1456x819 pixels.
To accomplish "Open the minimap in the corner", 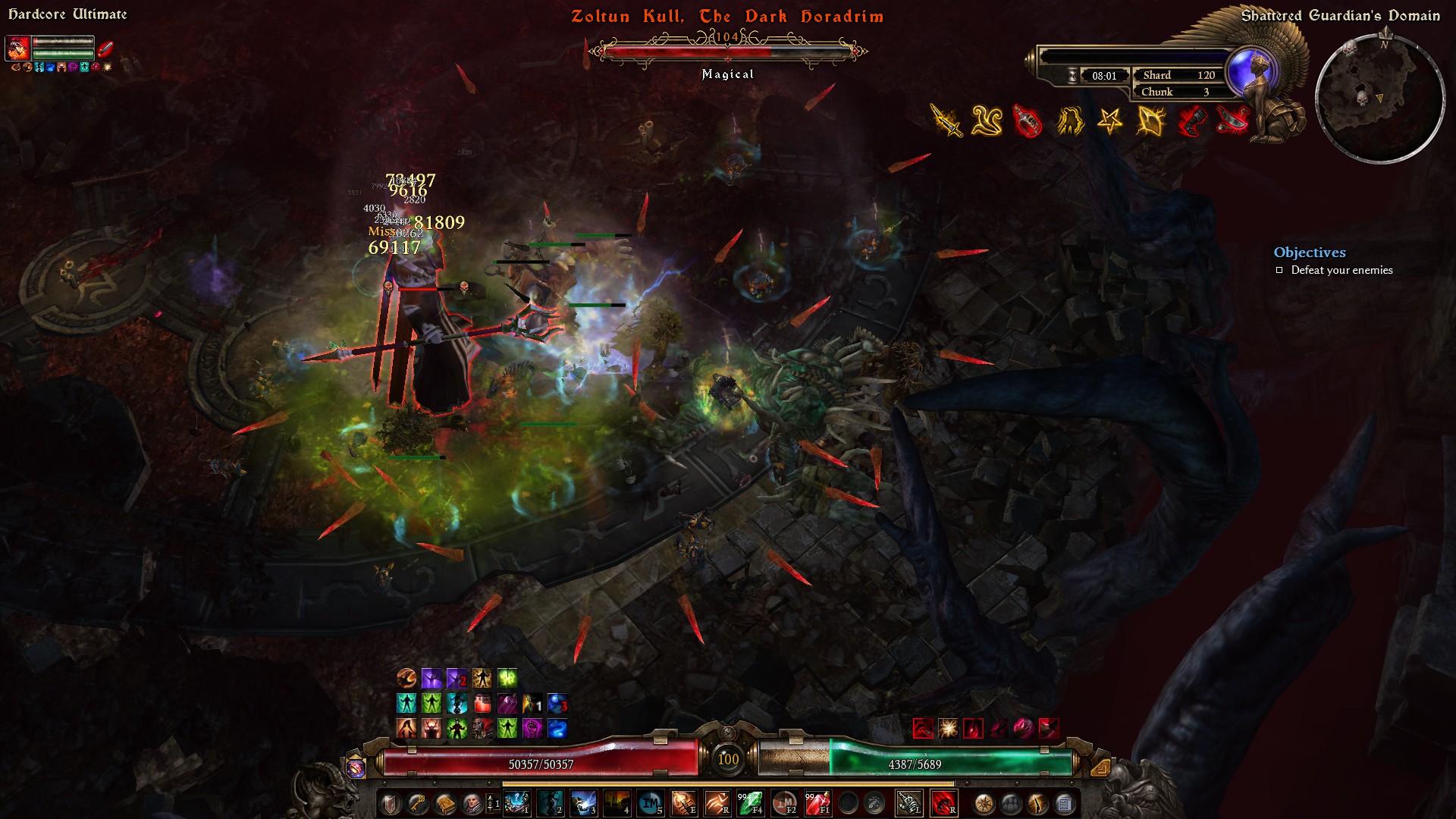I will (1379, 99).
